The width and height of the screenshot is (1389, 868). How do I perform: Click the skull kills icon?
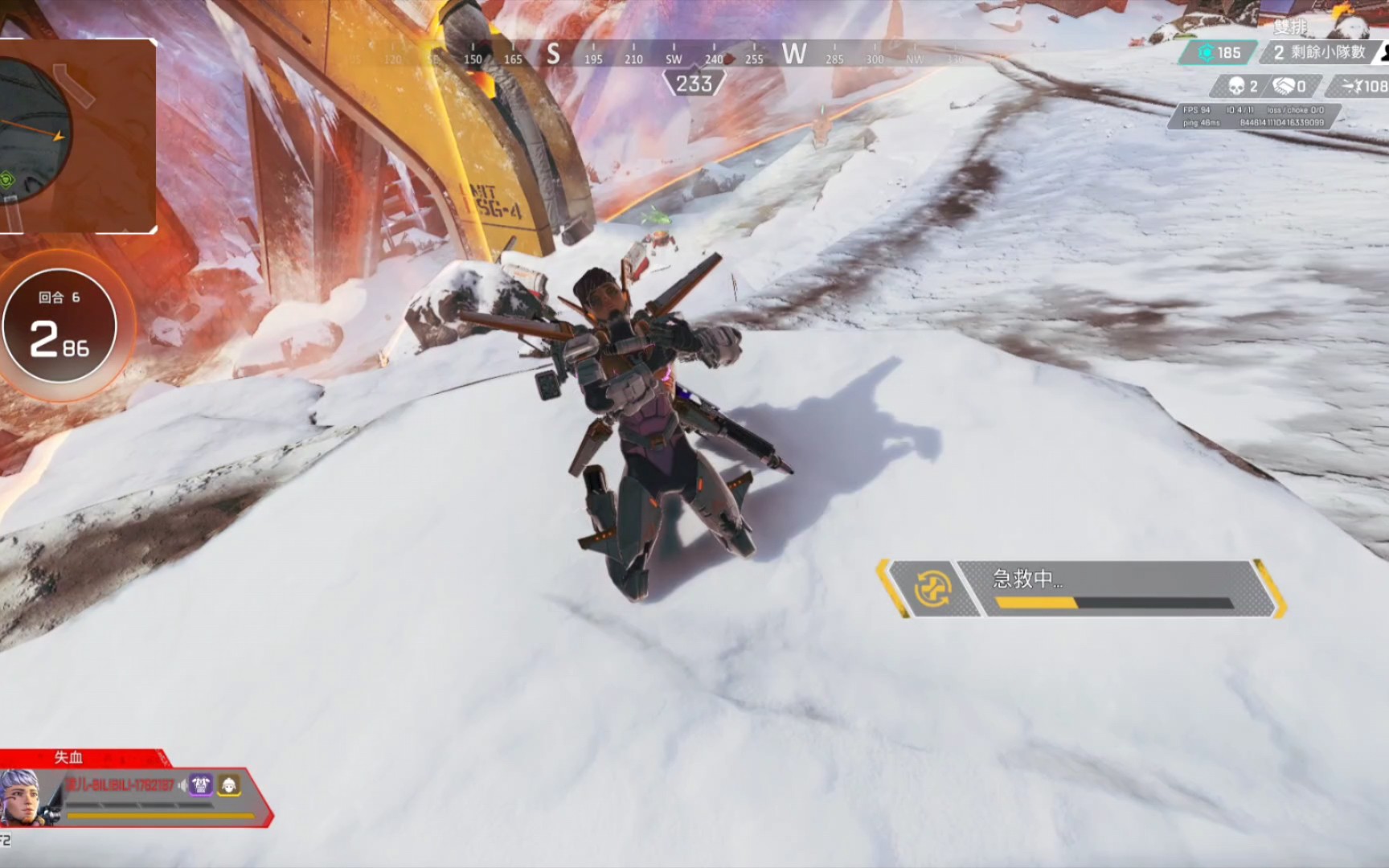[x=1236, y=86]
